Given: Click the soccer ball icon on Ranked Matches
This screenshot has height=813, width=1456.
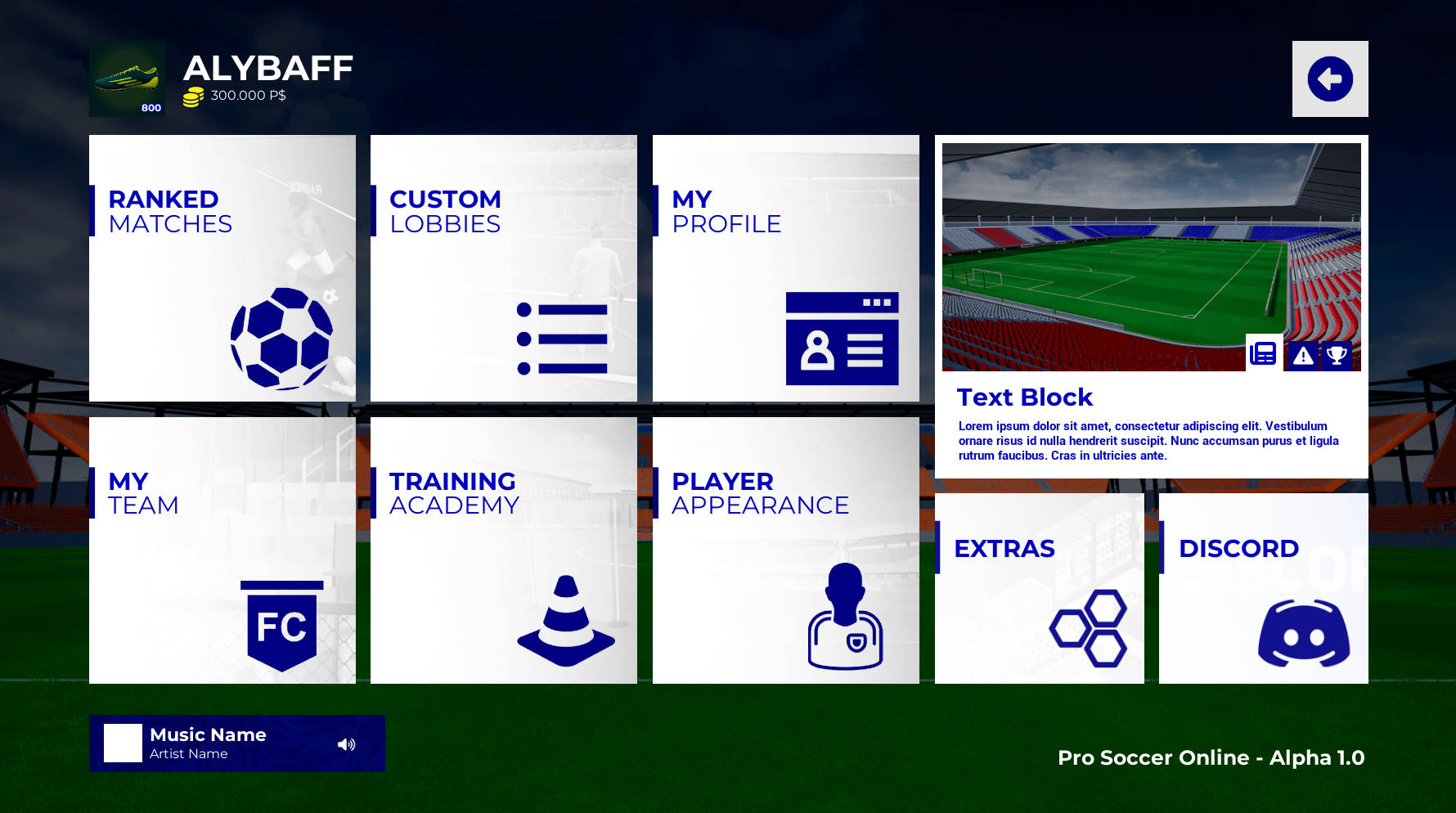Looking at the screenshot, I should click(x=281, y=337).
